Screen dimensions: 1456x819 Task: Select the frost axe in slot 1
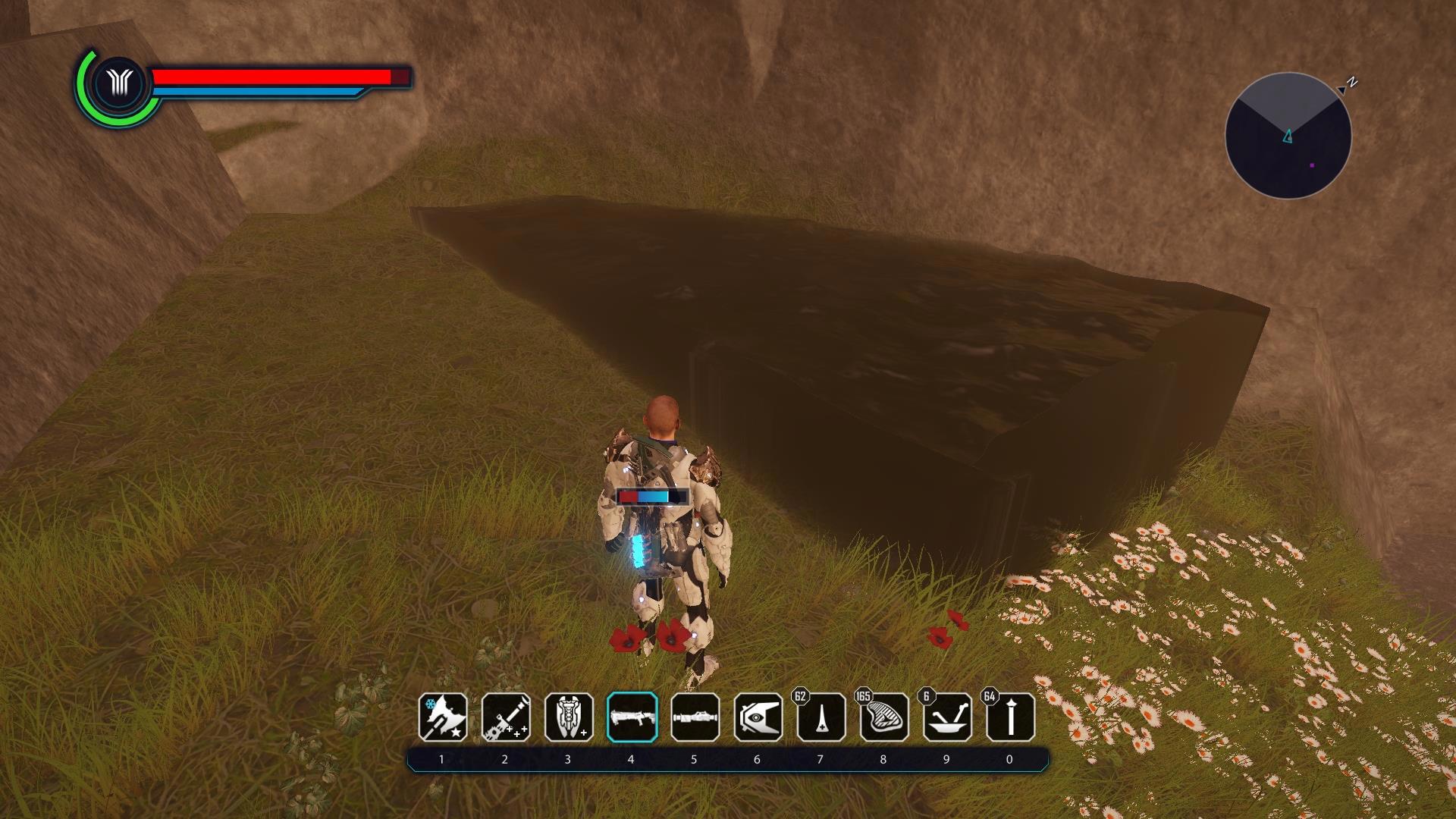(x=443, y=717)
